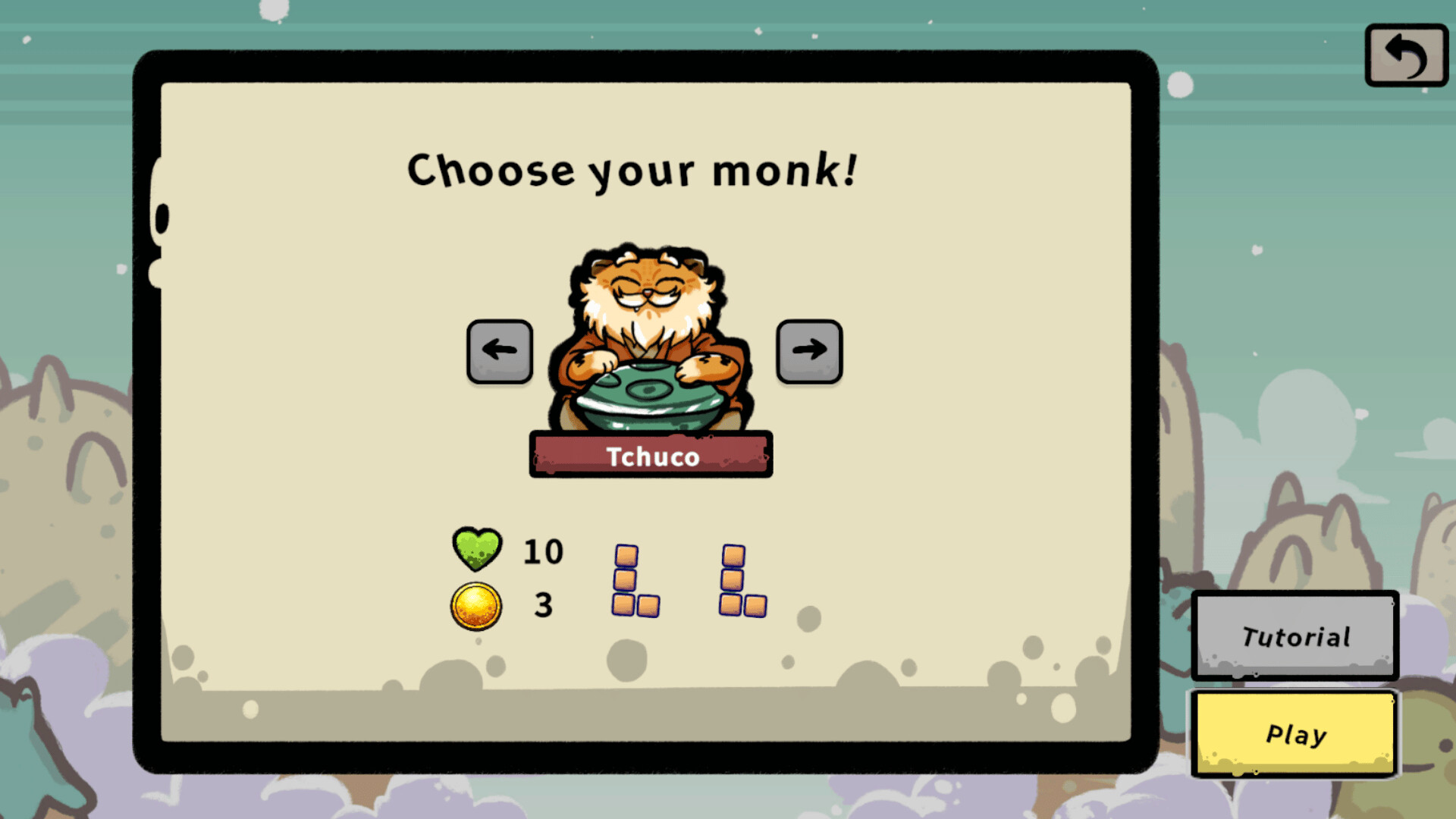Click the number 3 next to the coin
The image size is (1456, 819).
542,604
